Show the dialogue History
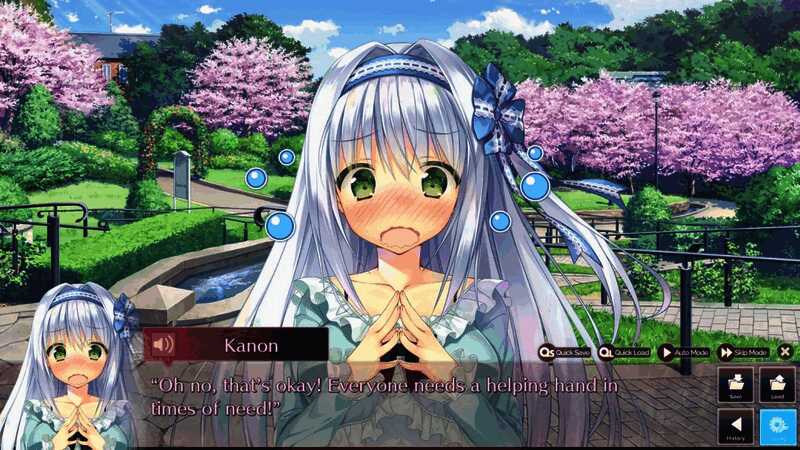The height and width of the screenshot is (450, 800). tap(735, 427)
